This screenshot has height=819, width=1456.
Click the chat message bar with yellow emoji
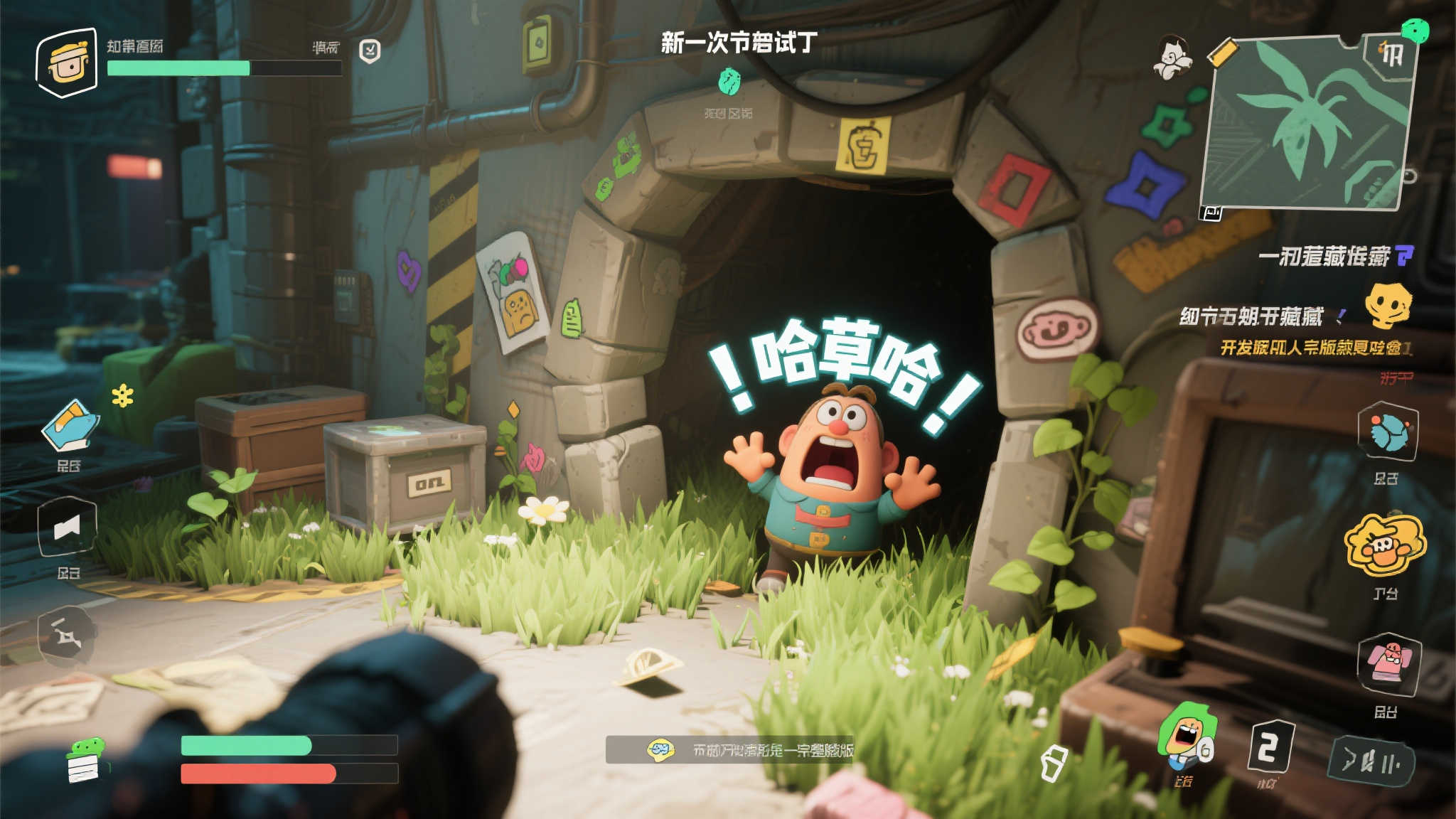(729, 749)
